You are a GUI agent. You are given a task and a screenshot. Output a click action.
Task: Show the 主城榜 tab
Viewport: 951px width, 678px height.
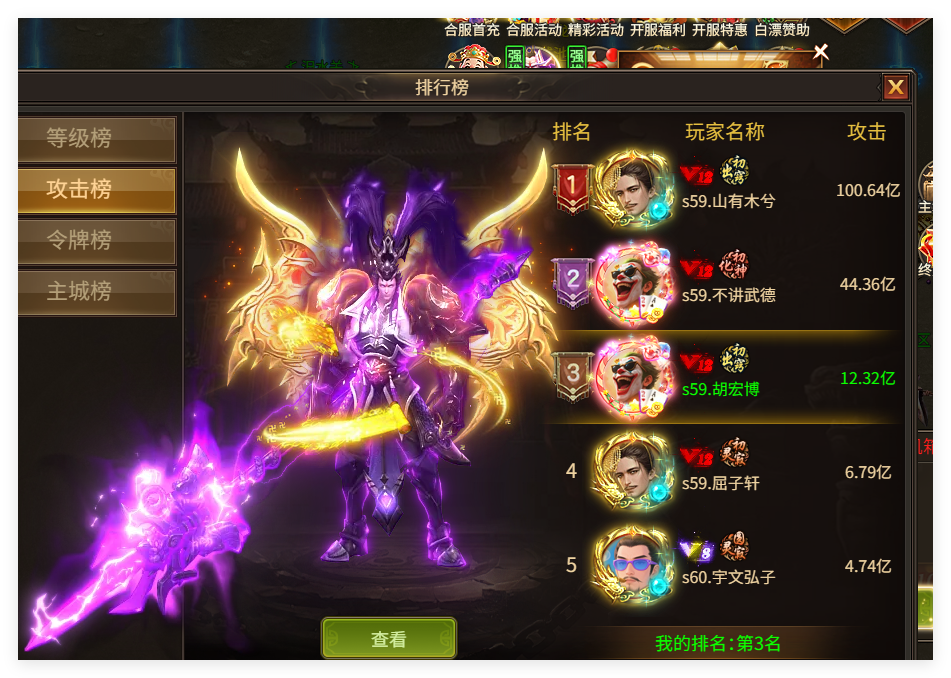(97, 292)
